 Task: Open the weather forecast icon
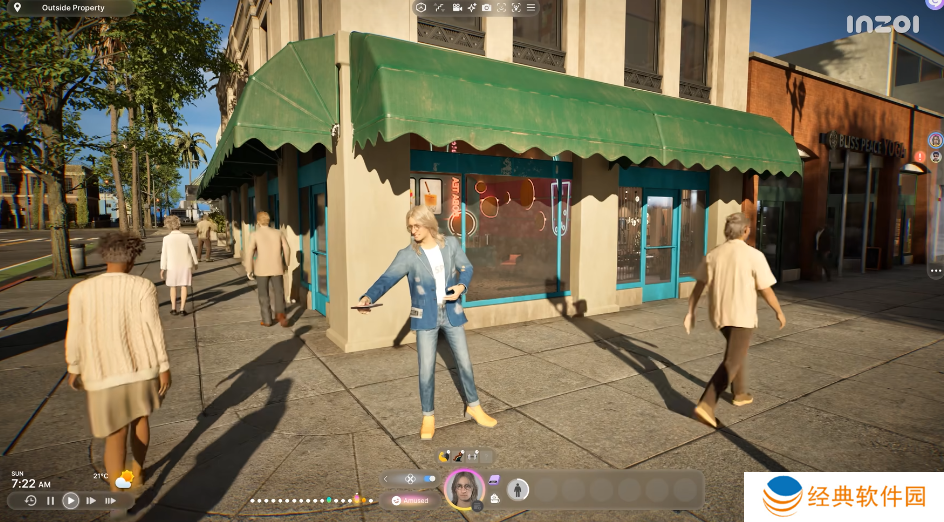[124, 479]
